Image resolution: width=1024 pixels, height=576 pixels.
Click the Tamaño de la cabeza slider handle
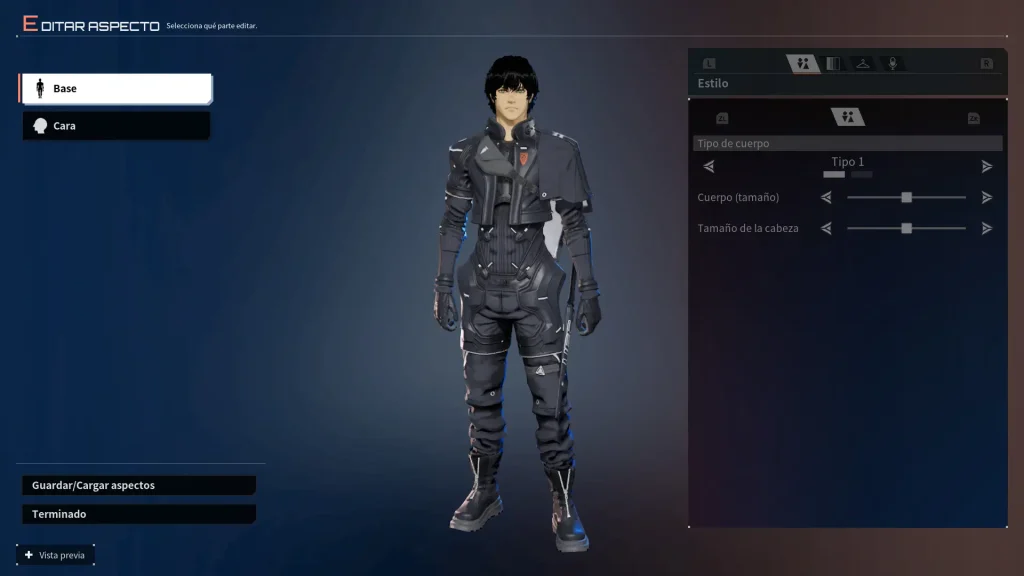click(906, 228)
